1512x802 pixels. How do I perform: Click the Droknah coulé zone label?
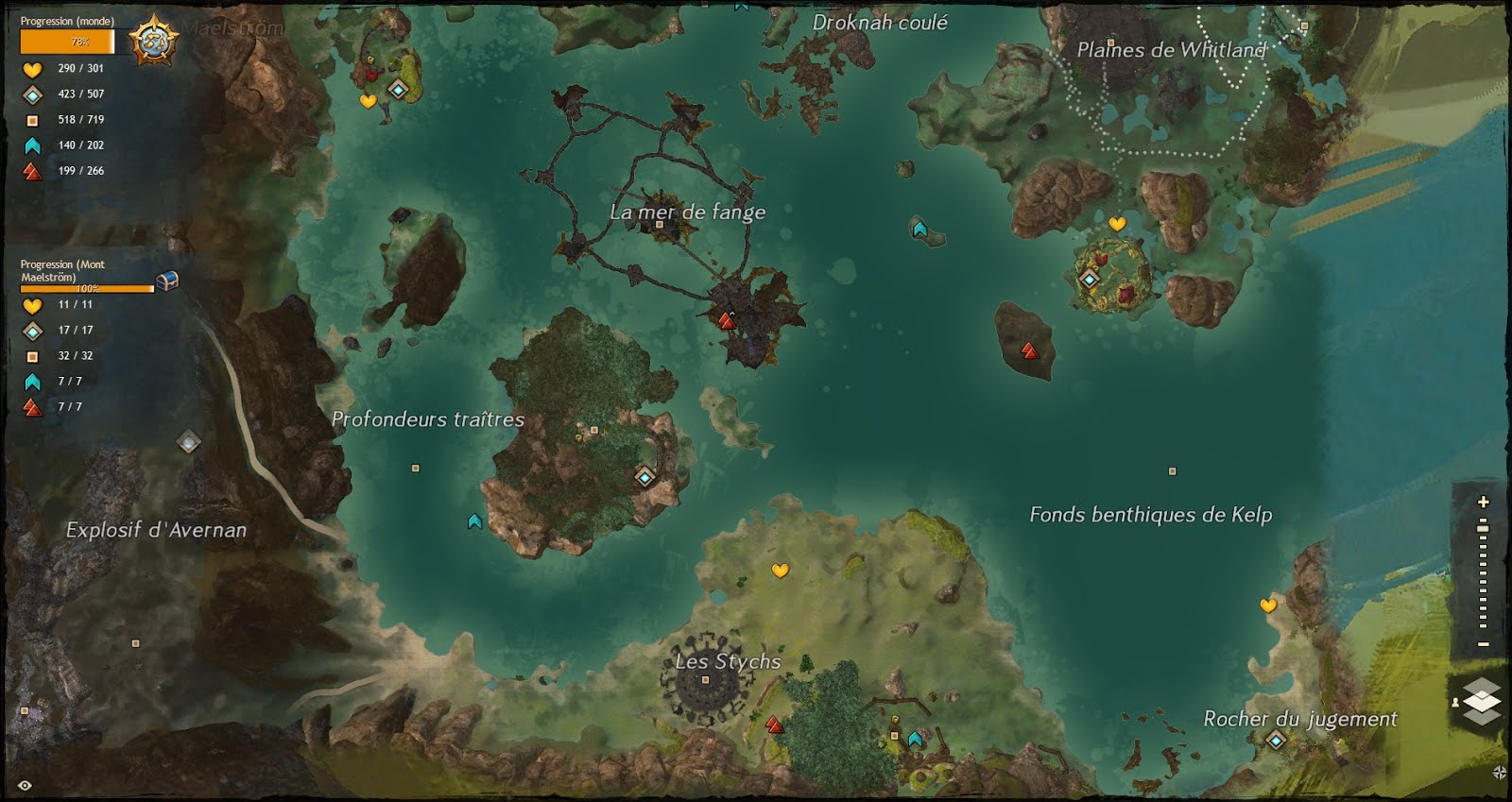[x=881, y=24]
